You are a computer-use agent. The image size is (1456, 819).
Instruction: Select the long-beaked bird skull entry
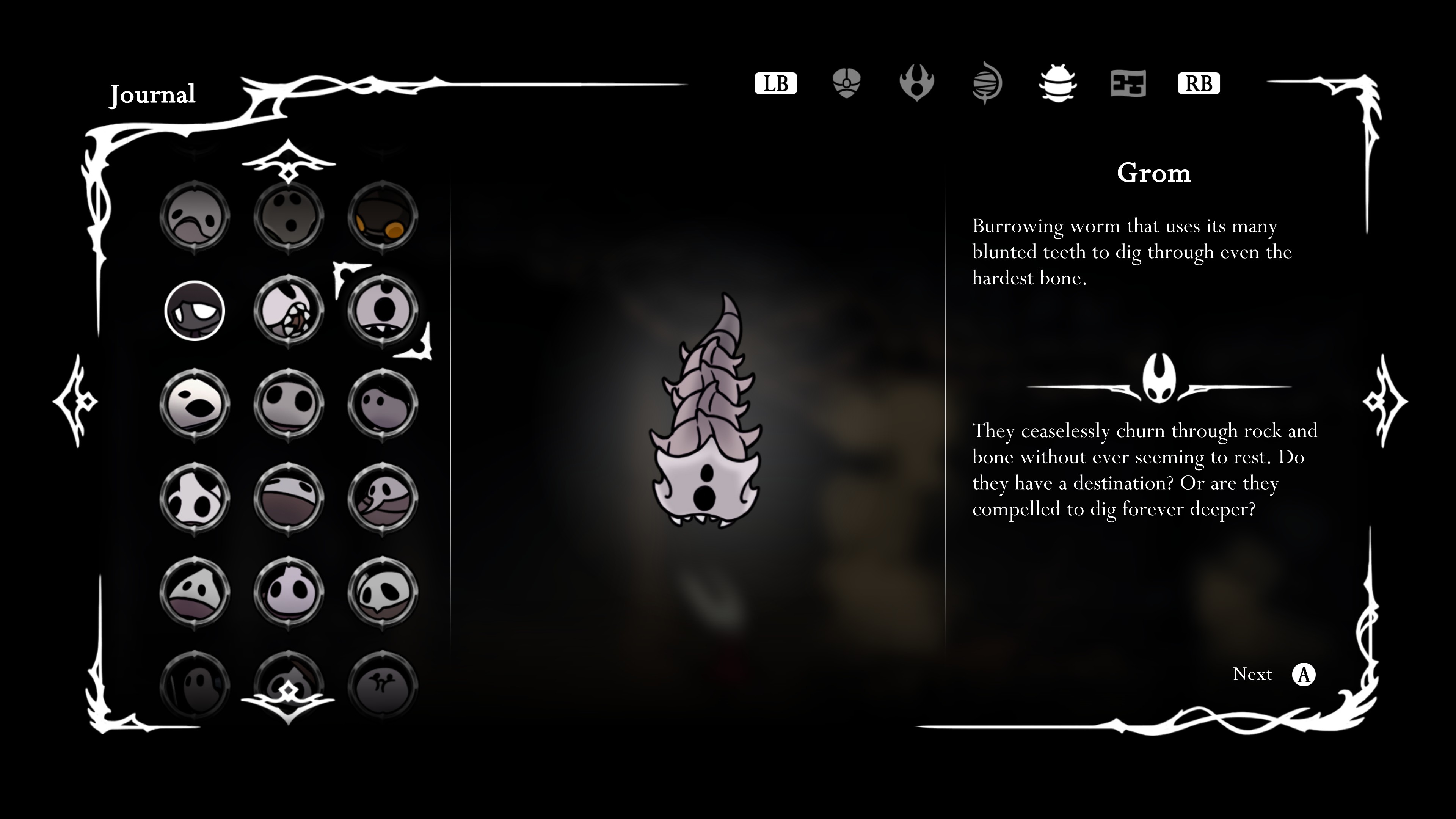tap(383, 498)
